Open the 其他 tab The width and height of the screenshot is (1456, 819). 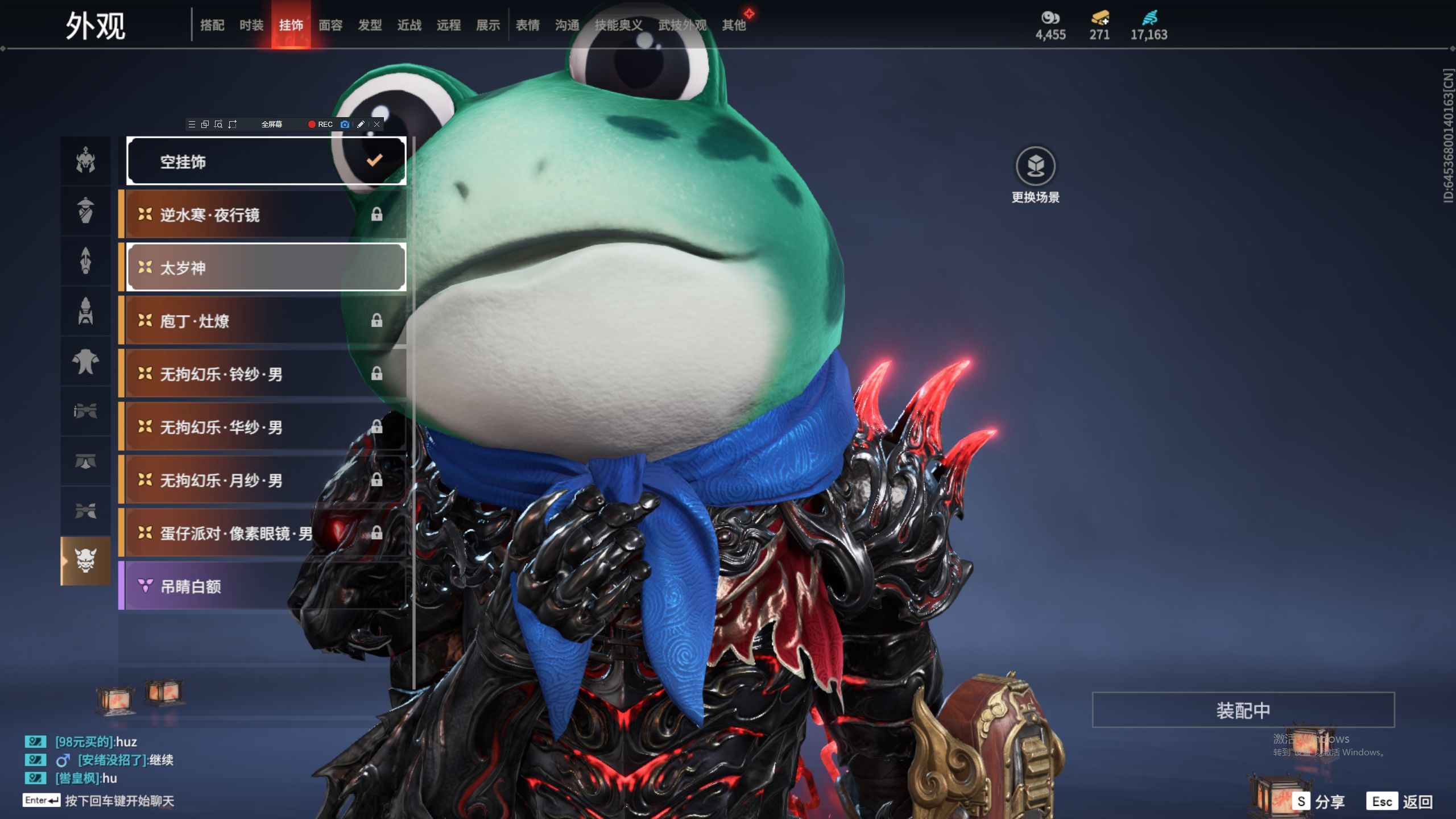point(734,25)
